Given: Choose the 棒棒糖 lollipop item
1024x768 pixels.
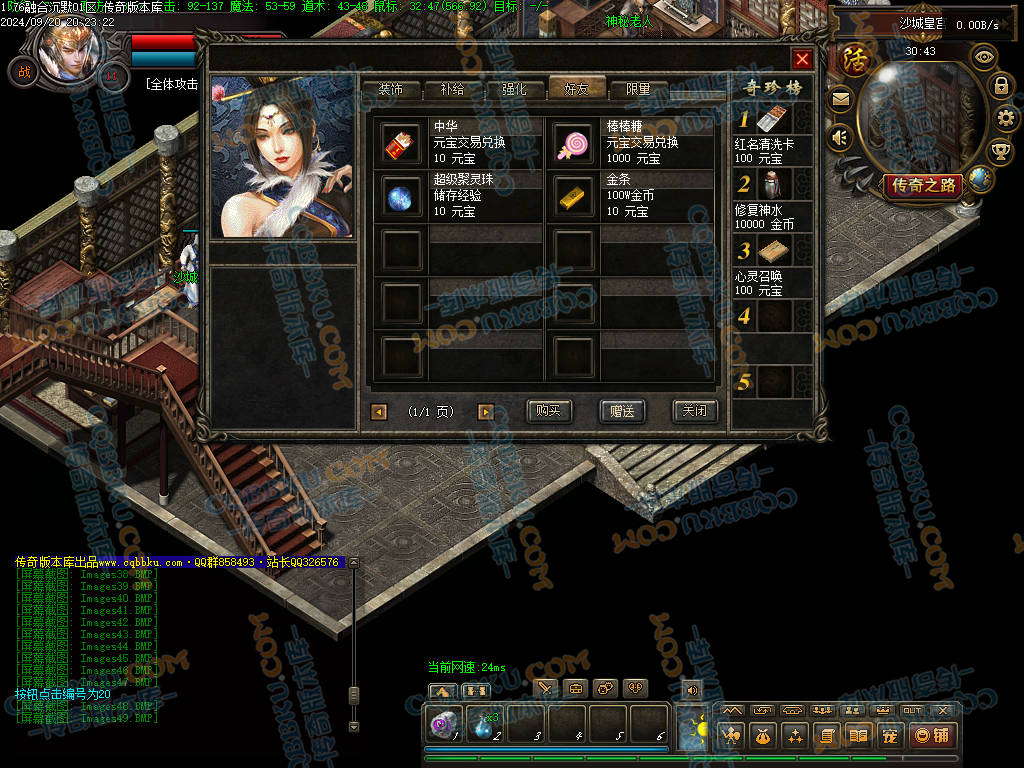Looking at the screenshot, I should click(x=574, y=144).
